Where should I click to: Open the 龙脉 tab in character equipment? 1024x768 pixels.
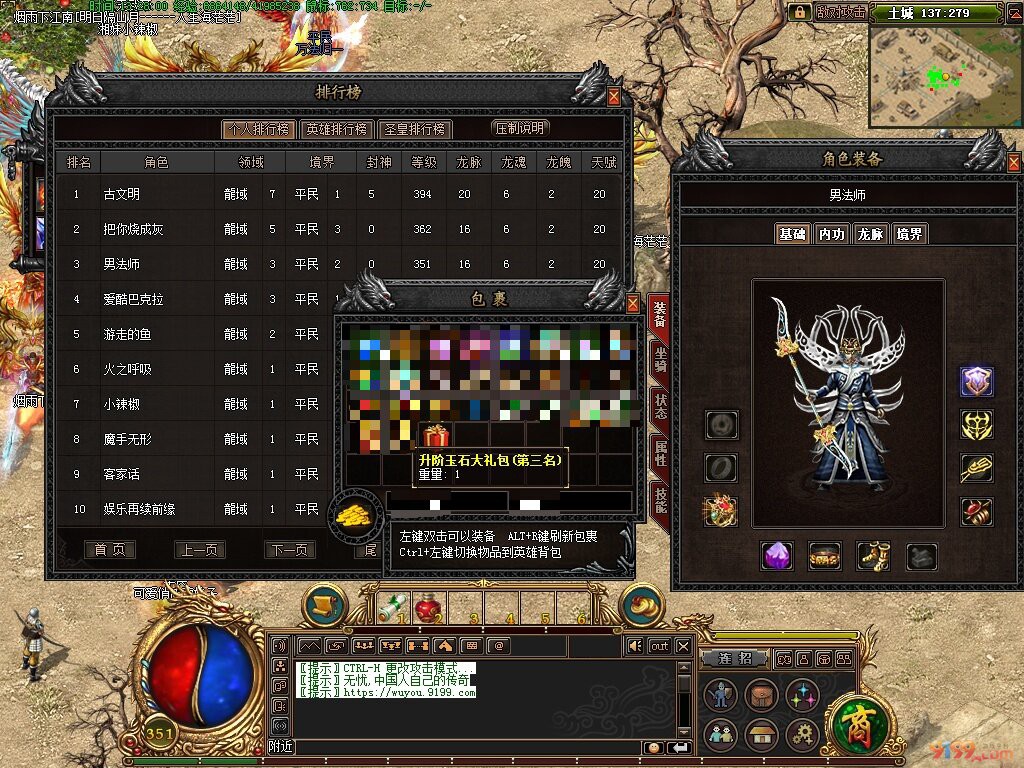pyautogui.click(x=871, y=234)
